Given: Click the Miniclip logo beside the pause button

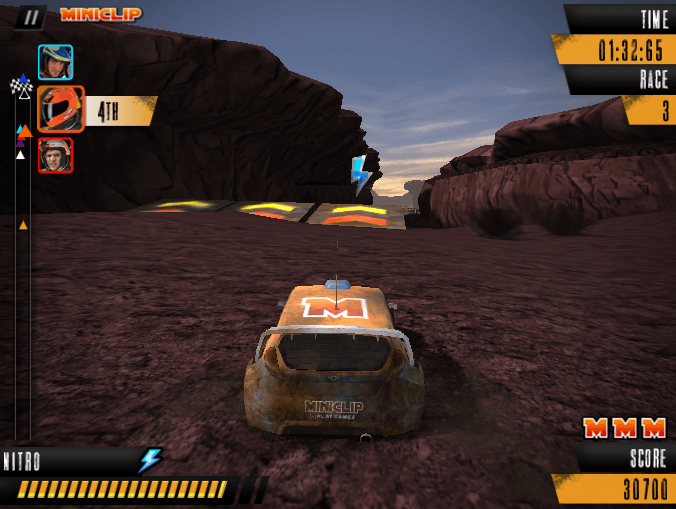Looking at the screenshot, I should click(100, 14).
